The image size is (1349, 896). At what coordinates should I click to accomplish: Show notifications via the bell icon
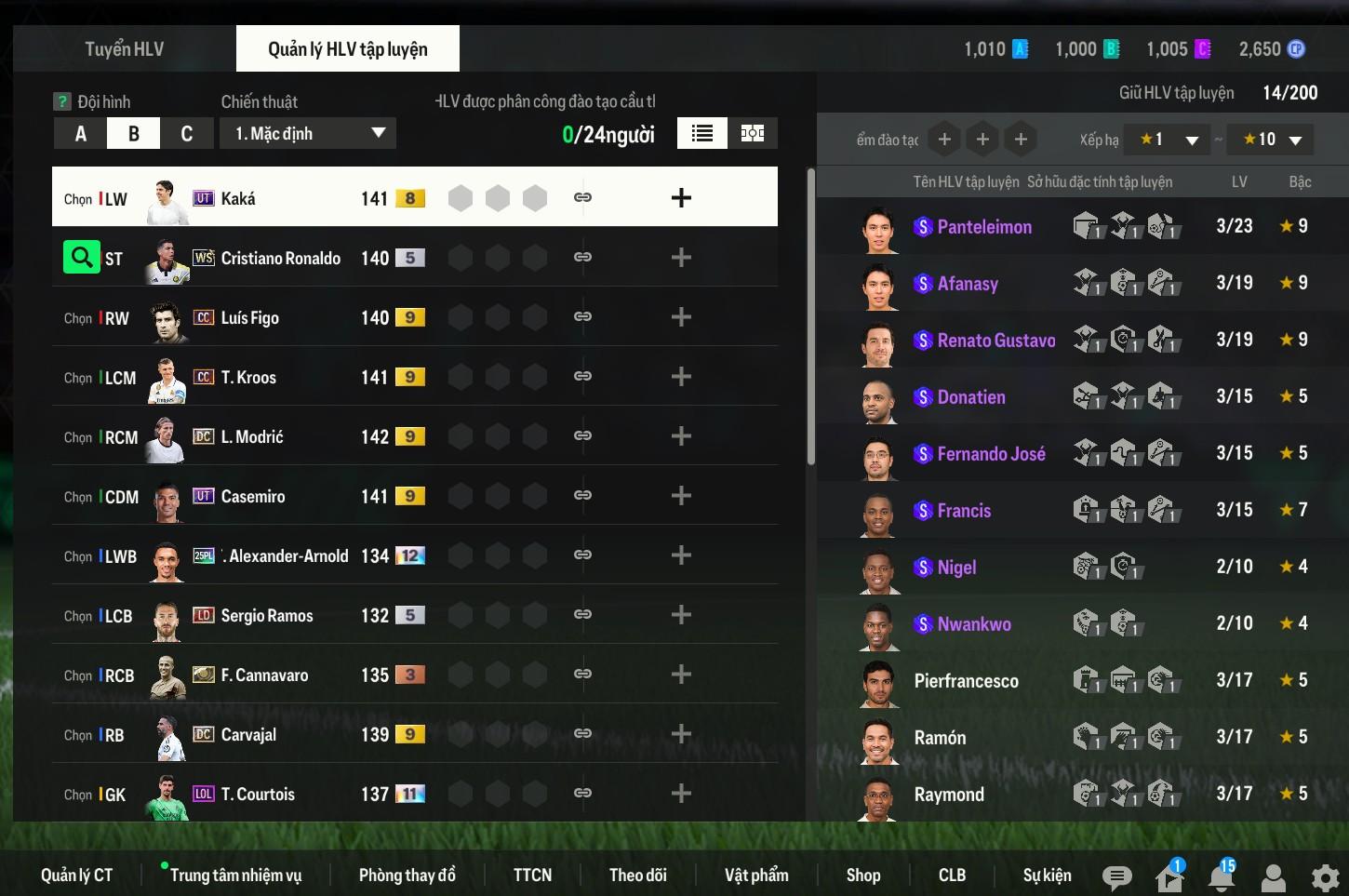[1221, 876]
